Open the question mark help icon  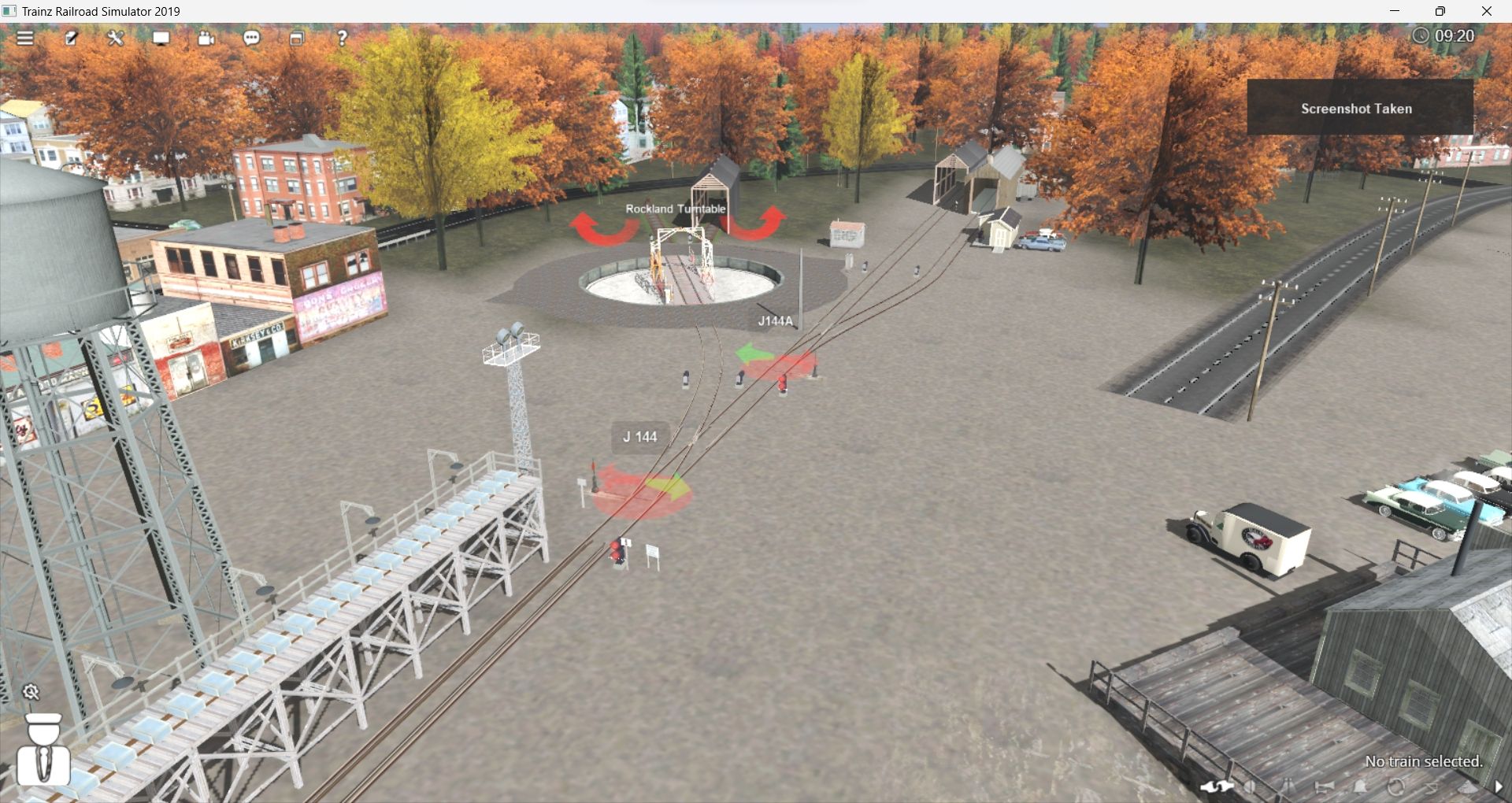click(341, 37)
